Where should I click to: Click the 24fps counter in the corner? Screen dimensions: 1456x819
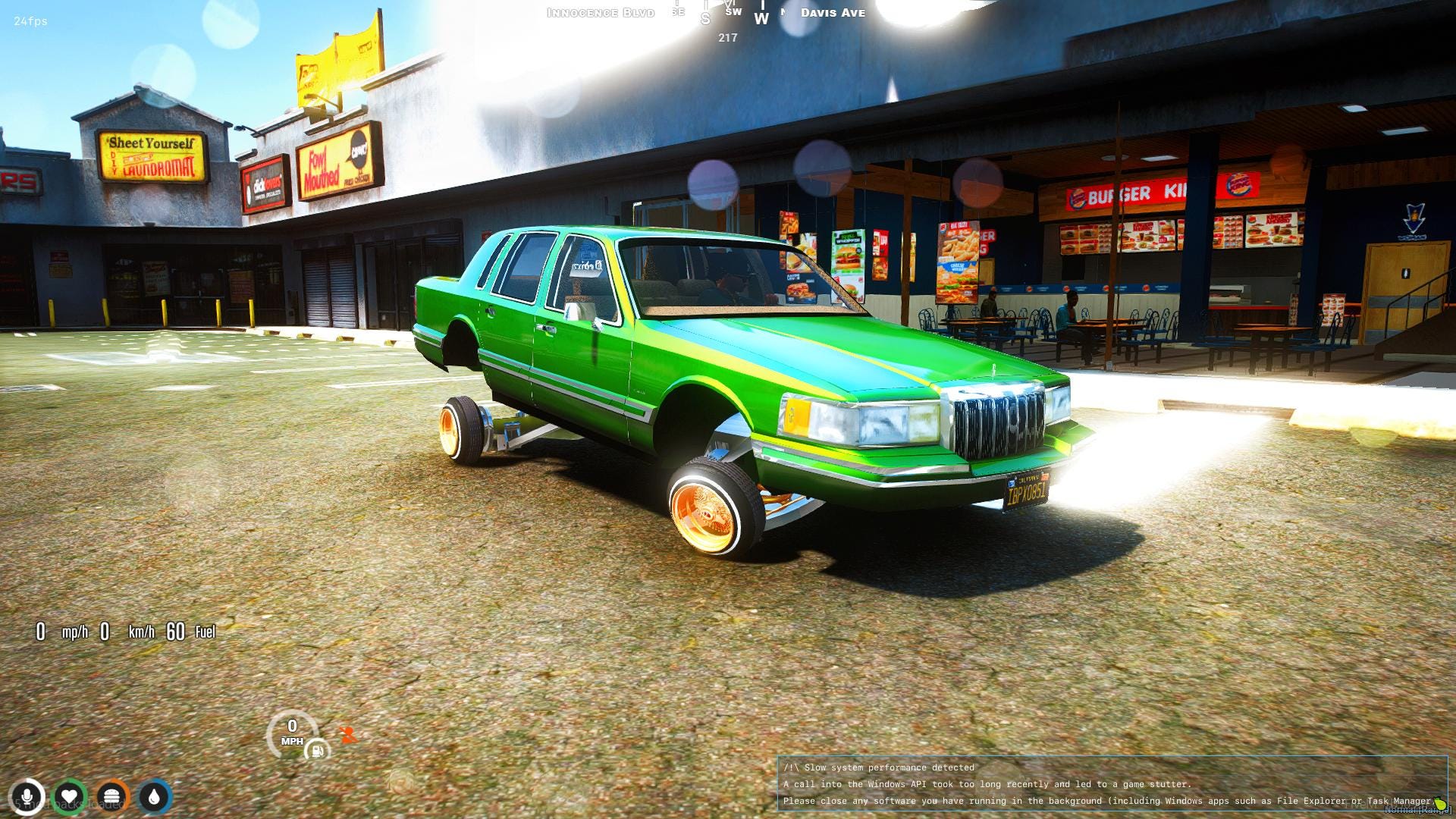(29, 22)
